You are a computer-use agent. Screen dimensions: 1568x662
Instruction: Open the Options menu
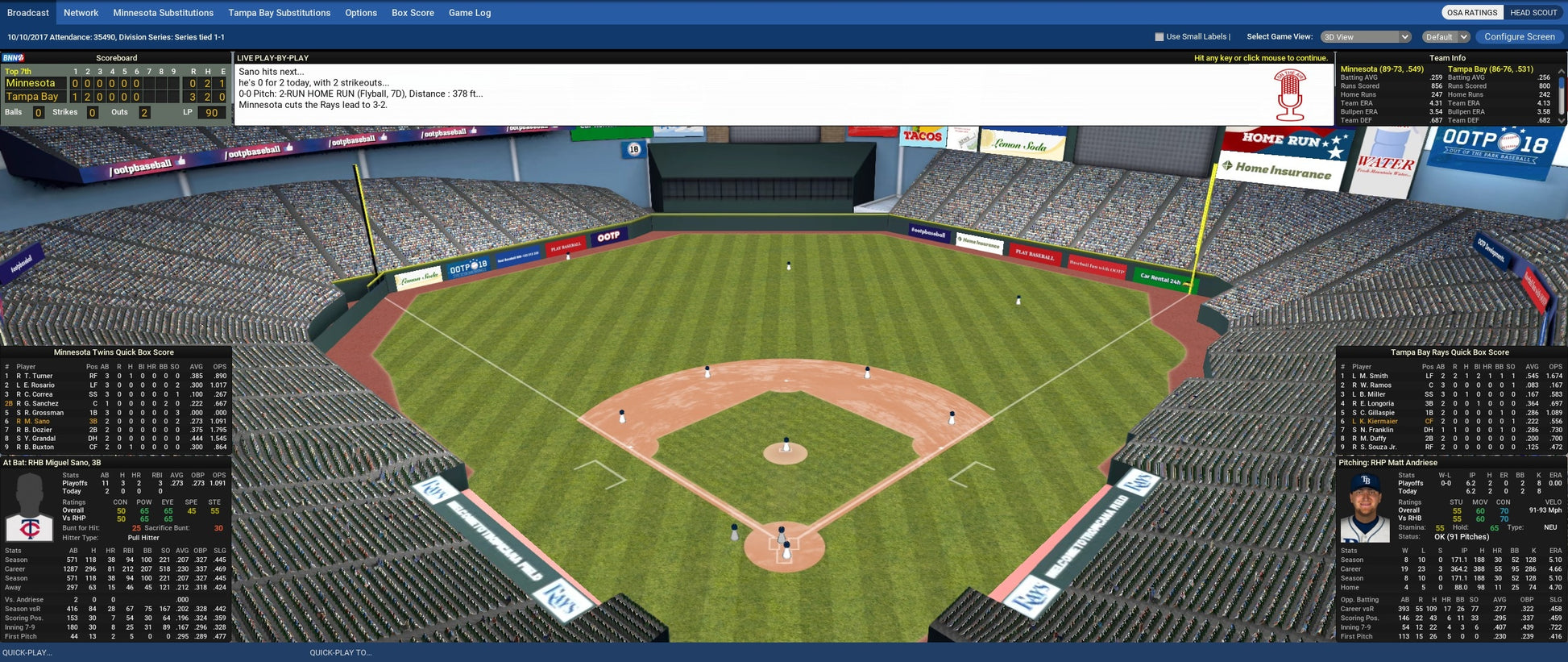click(x=361, y=13)
